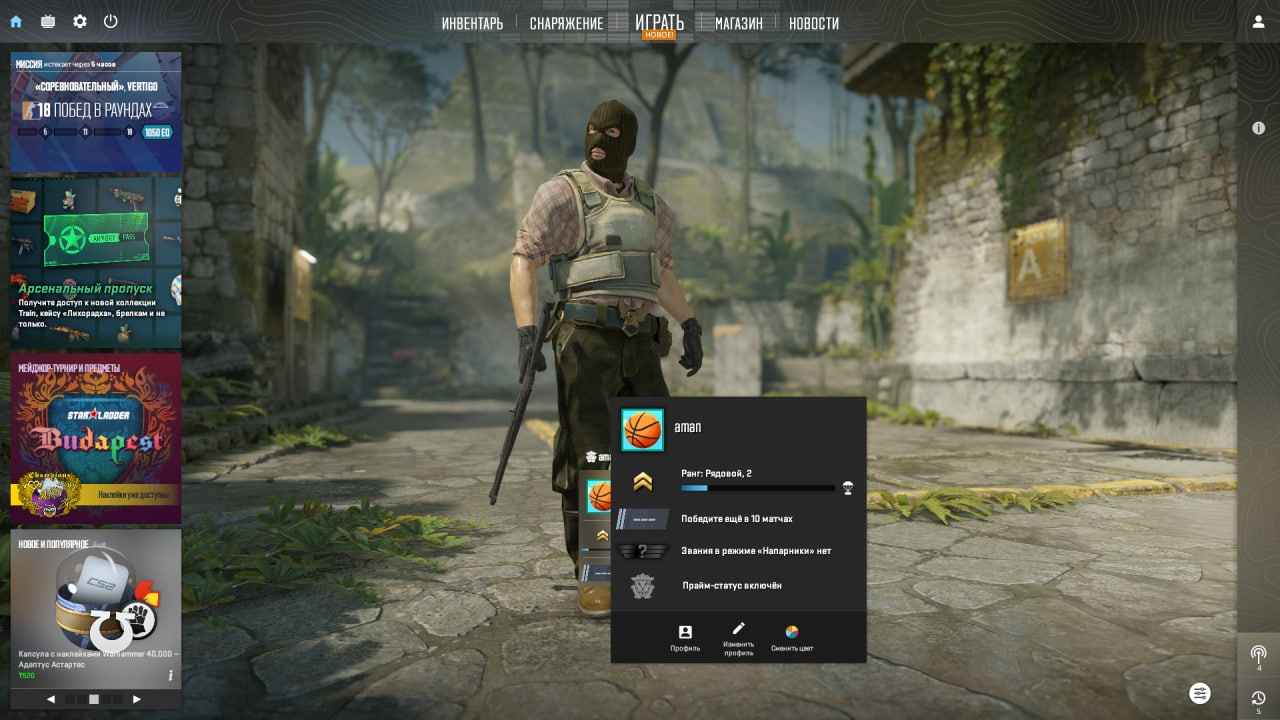
Task: Open the friends profile icon
Action: click(x=1258, y=22)
